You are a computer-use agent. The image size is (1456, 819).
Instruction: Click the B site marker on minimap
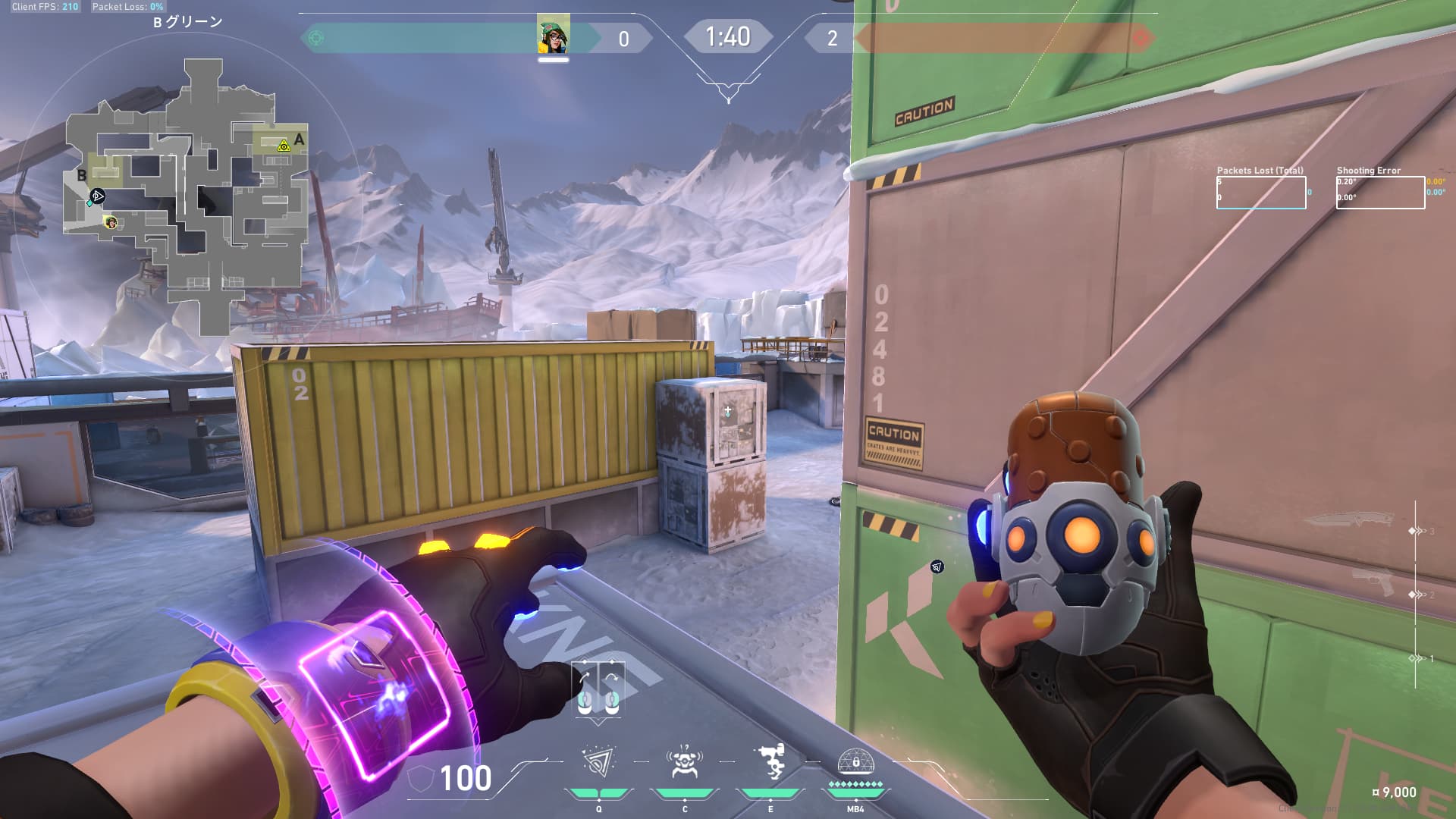(82, 176)
